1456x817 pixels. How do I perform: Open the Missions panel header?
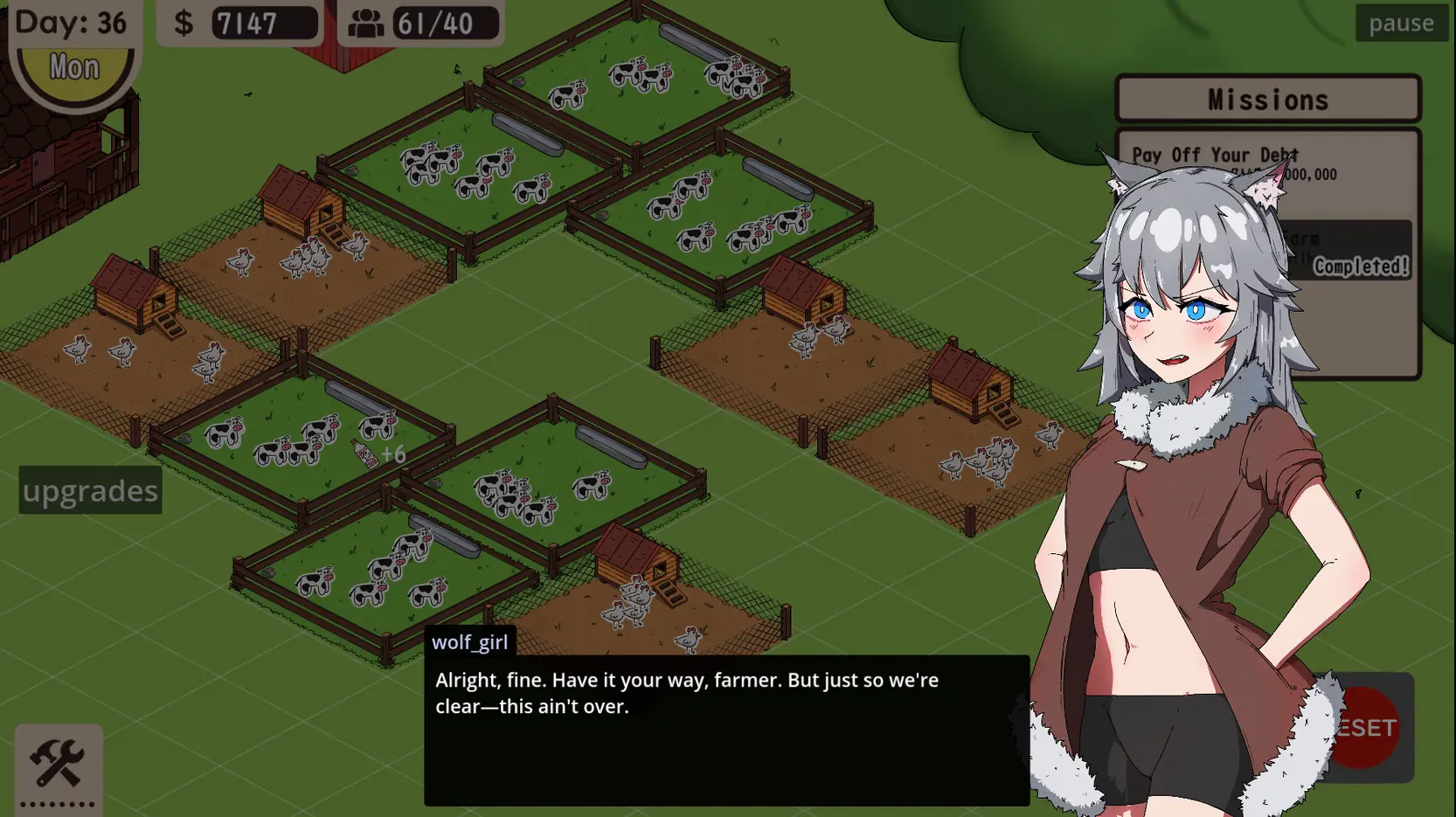(x=1267, y=99)
